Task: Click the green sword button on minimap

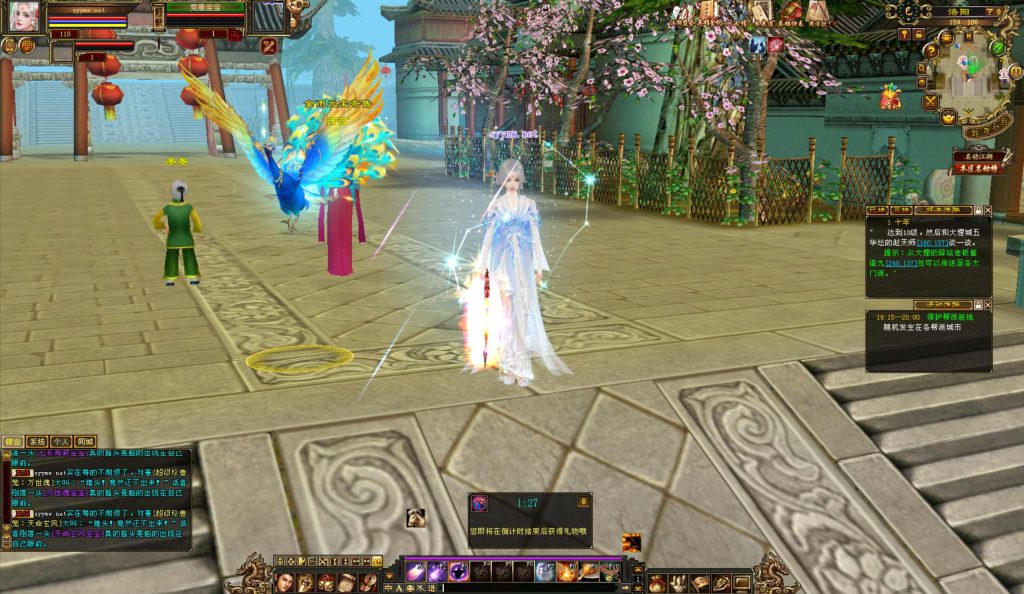Action: pyautogui.click(x=998, y=47)
